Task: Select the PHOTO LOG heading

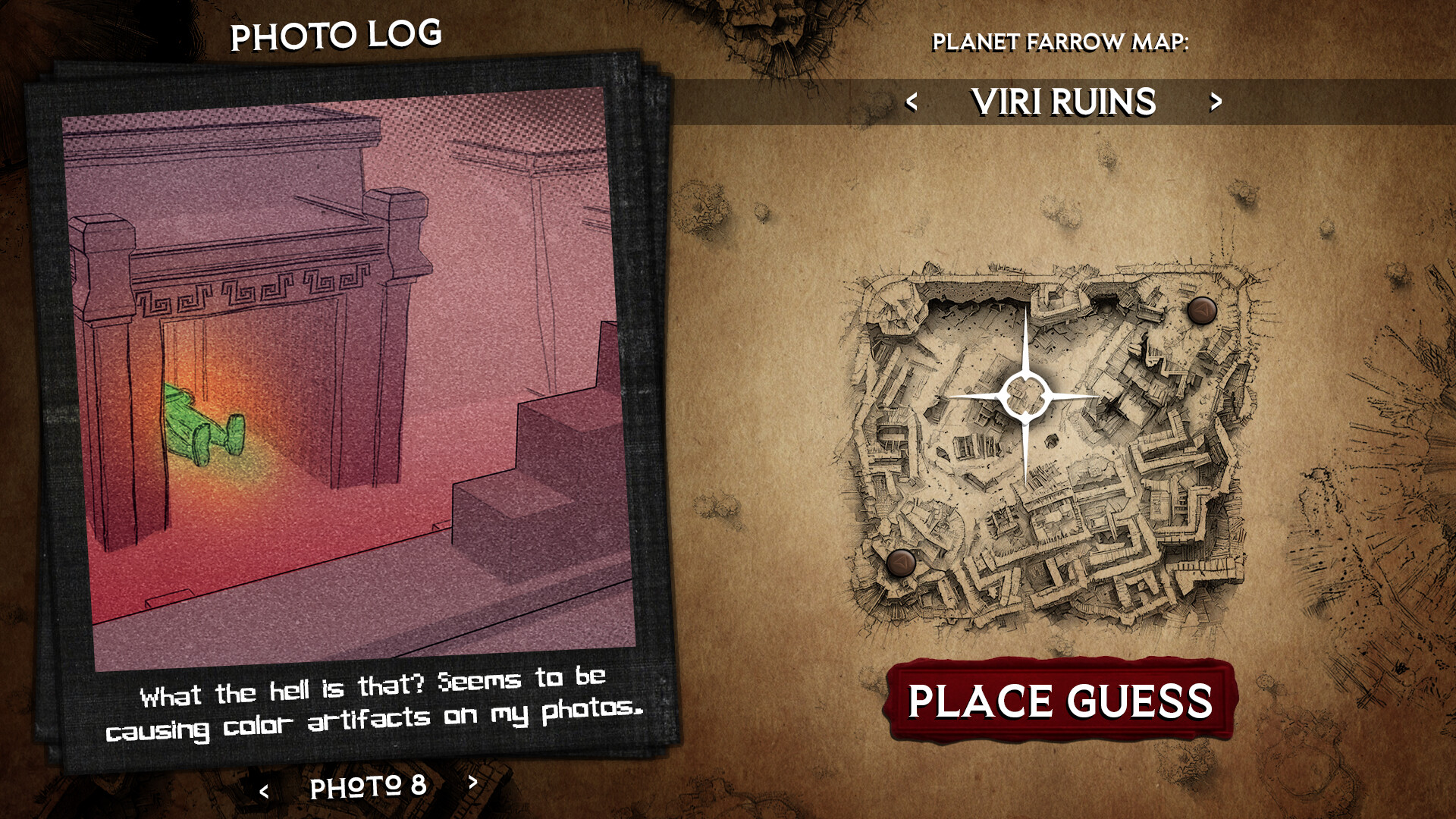Action: (337, 33)
